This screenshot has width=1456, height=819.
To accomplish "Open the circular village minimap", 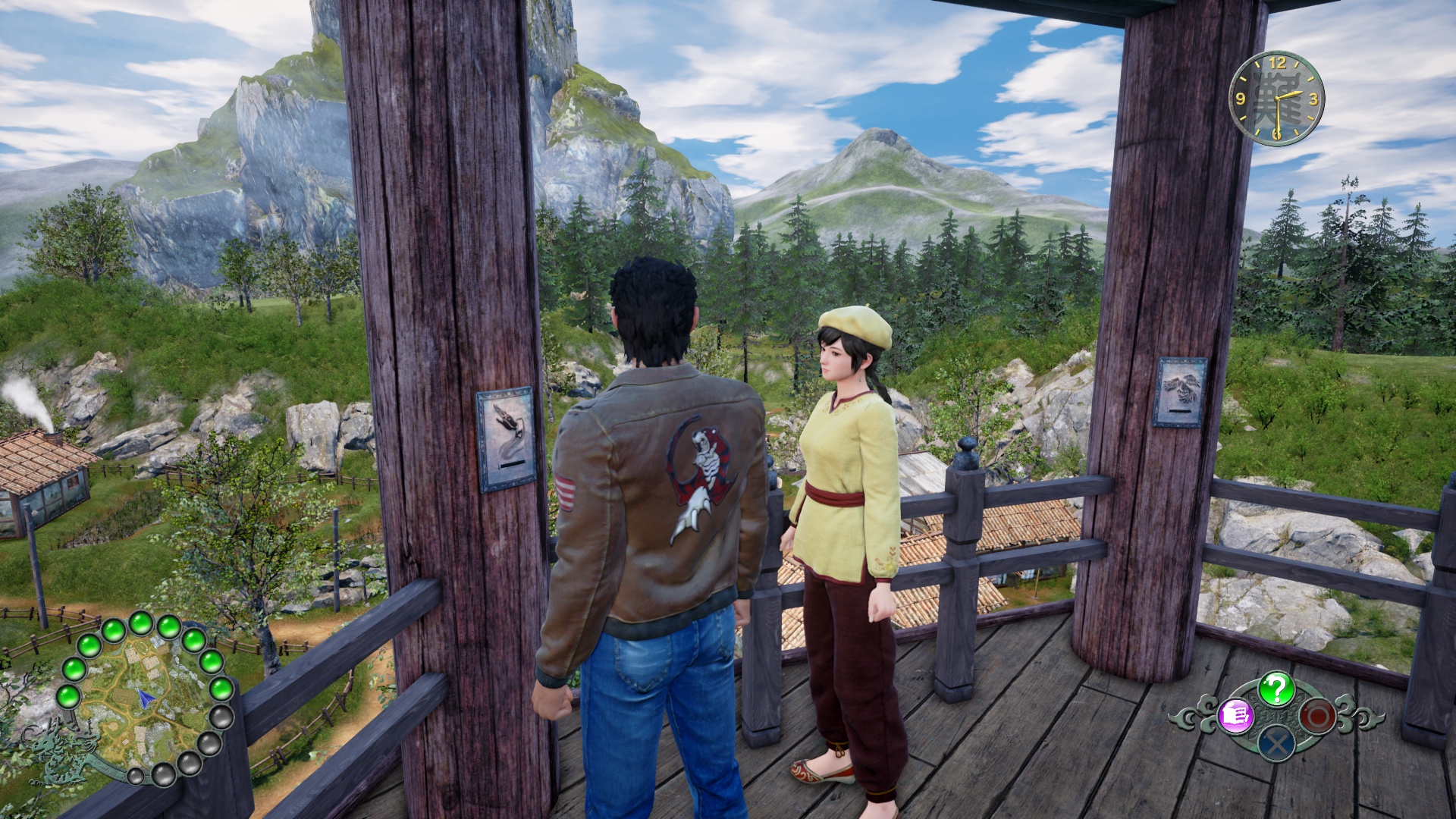I will pyautogui.click(x=145, y=698).
